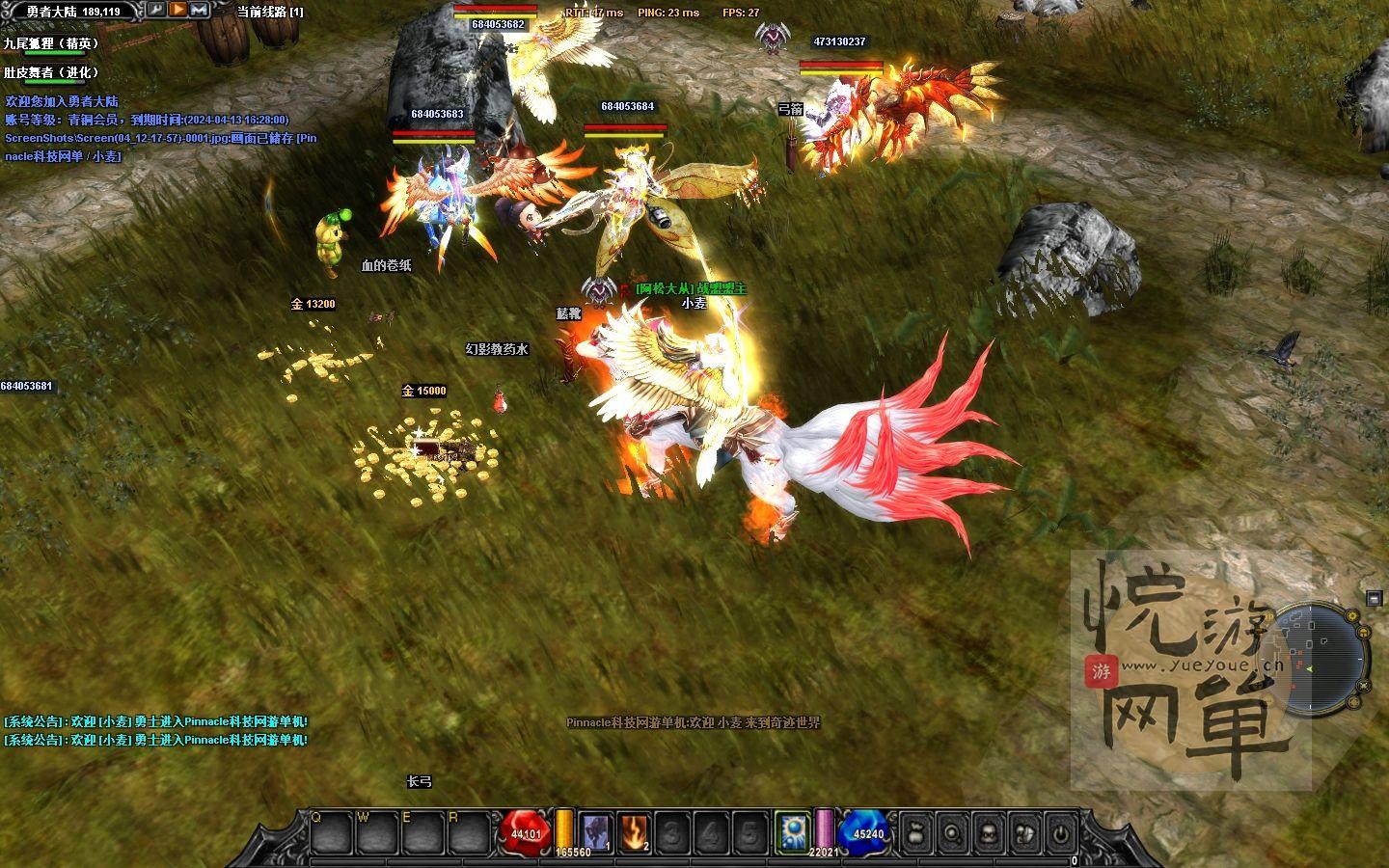The image size is (1389, 868).
Task: Select the red health gem orb
Action: pos(525,833)
